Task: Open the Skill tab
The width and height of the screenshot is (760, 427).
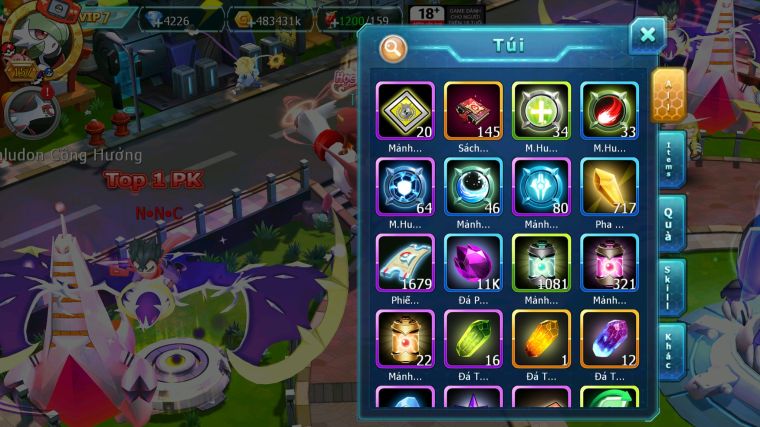Action: 669,287
